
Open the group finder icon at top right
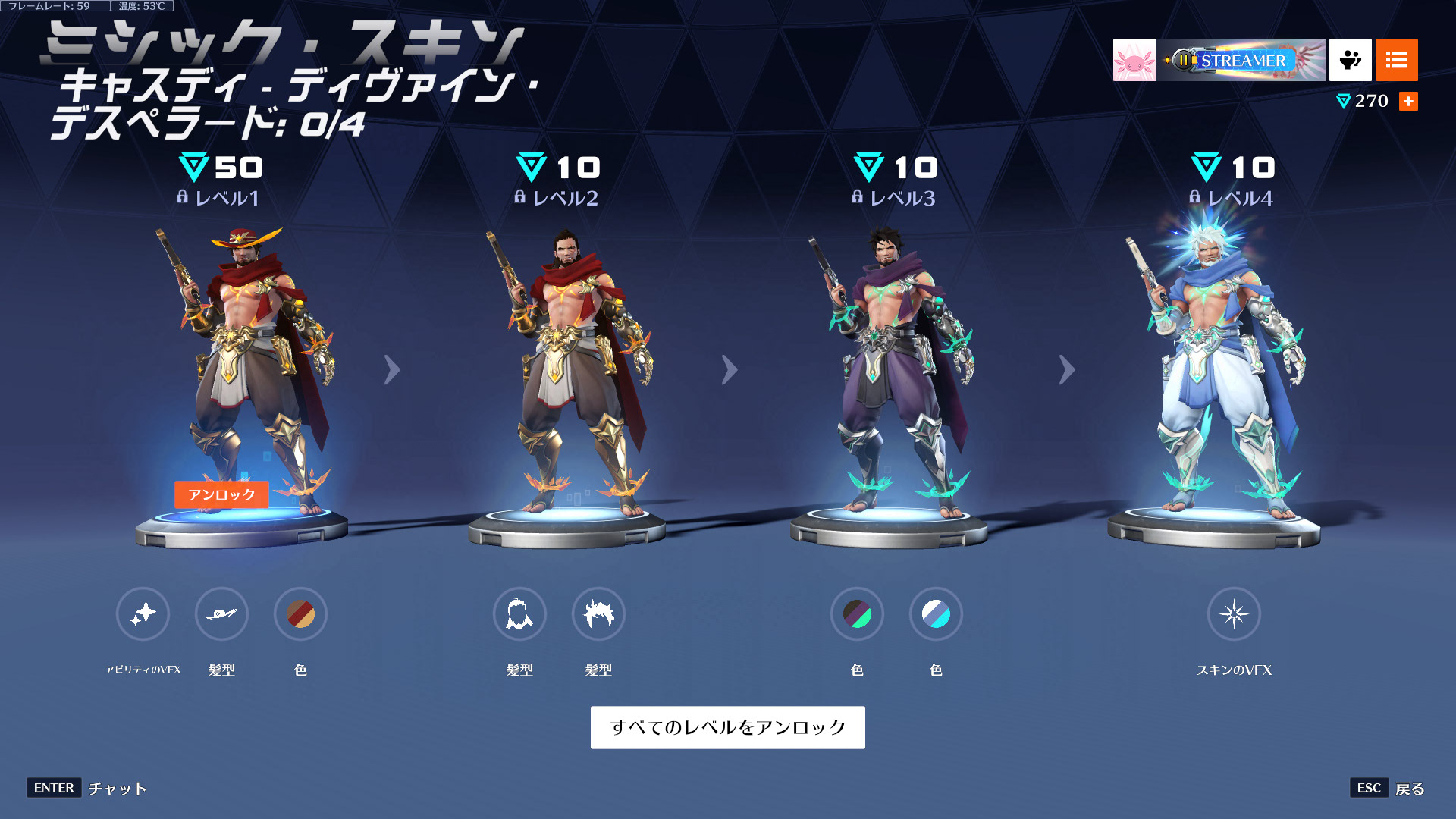coord(1351,59)
